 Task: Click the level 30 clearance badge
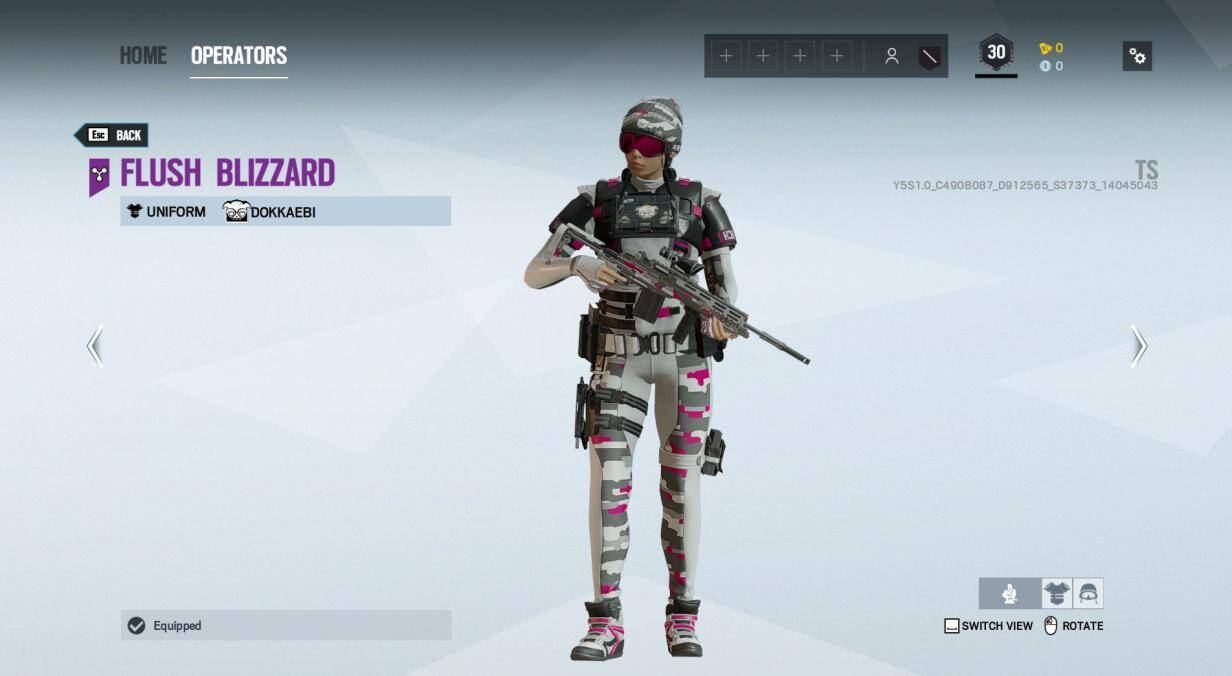coord(996,54)
